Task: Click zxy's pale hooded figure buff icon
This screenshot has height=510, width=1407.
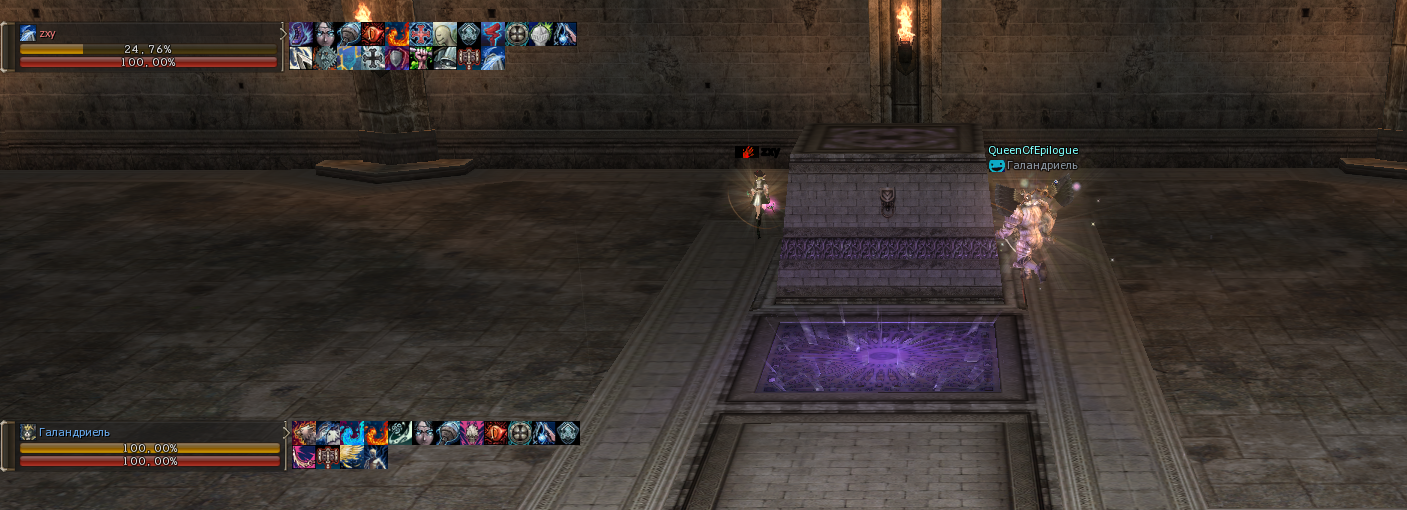Action: (x=445, y=35)
